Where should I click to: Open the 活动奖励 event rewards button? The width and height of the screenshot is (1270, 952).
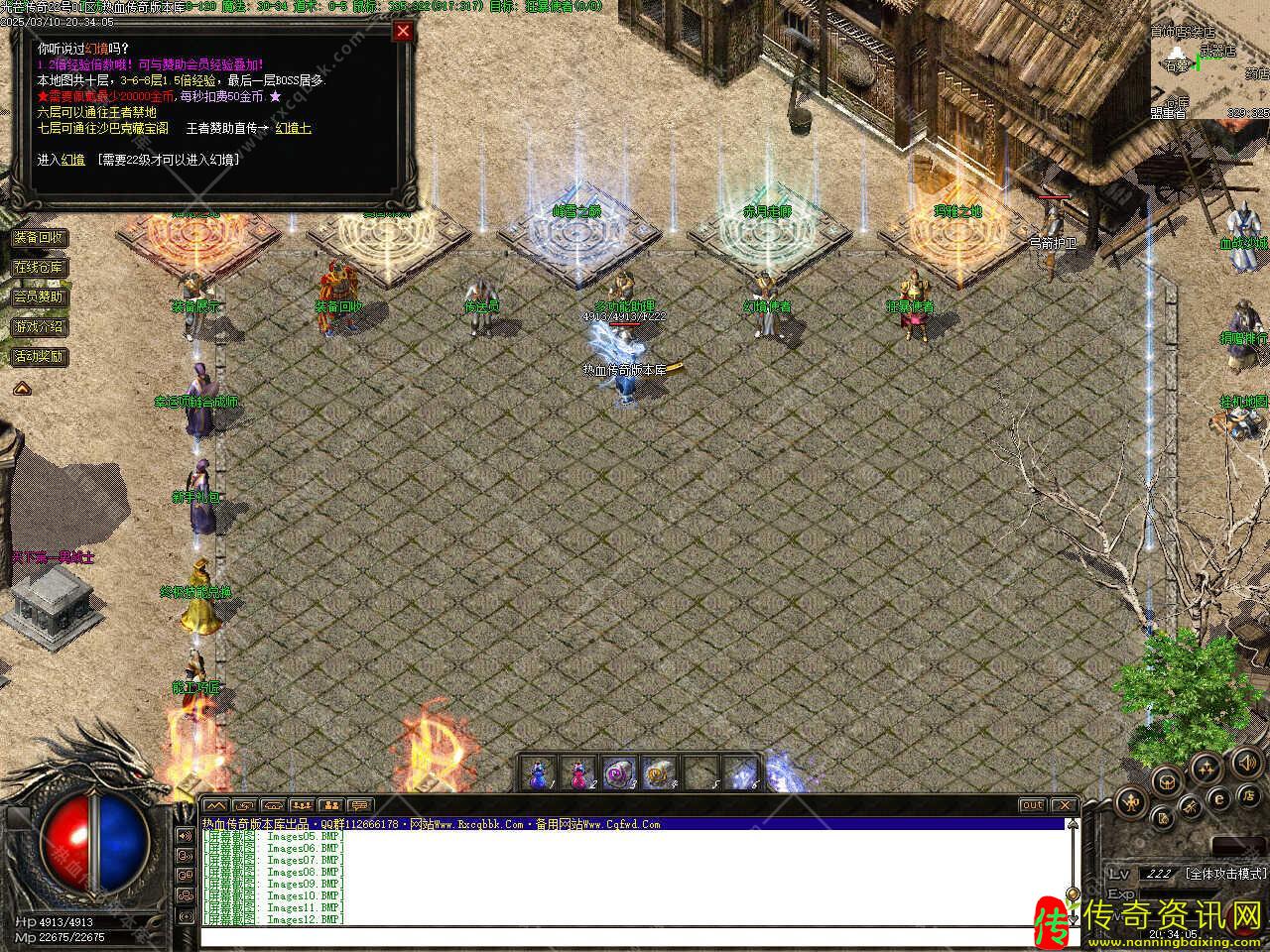[x=40, y=356]
